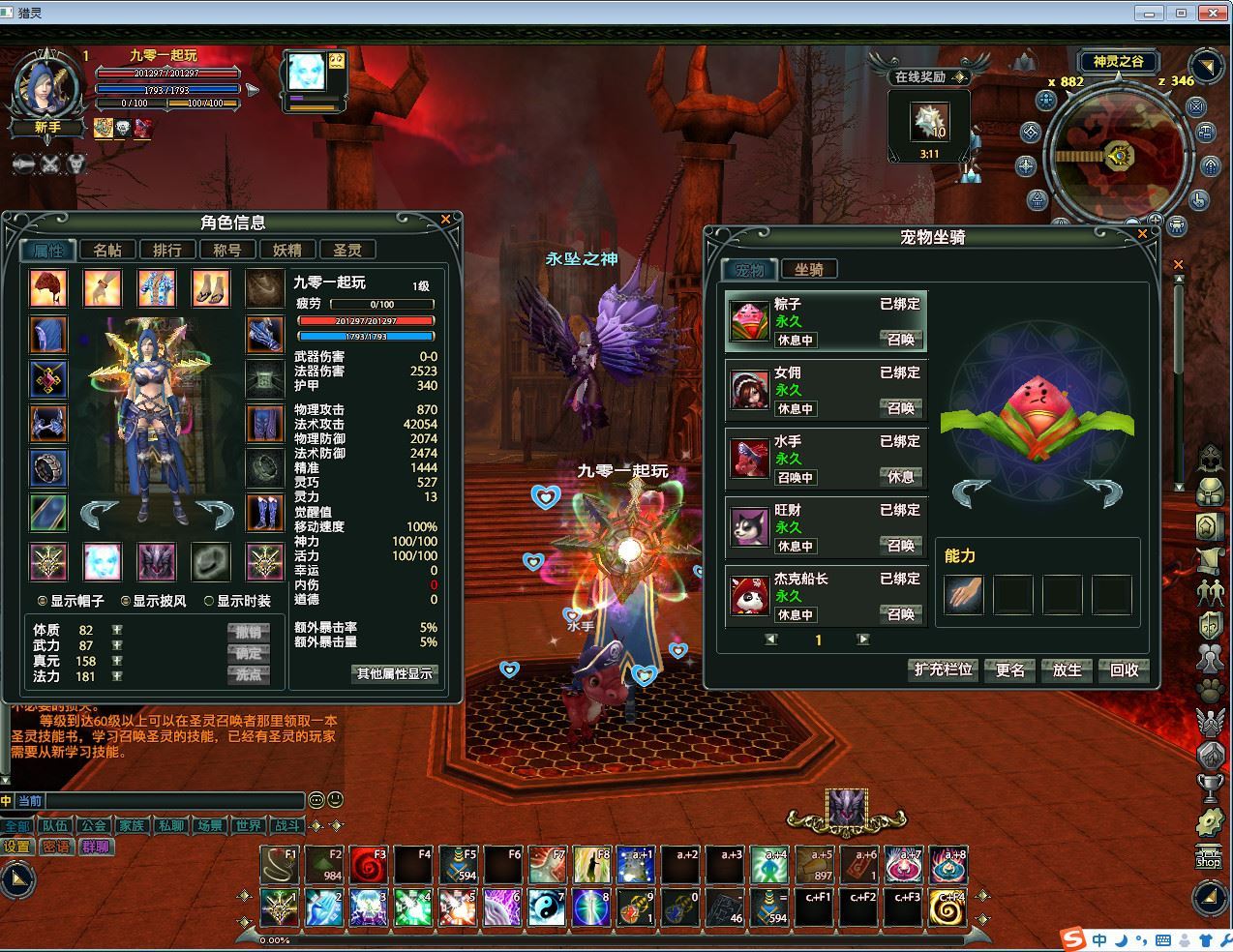Click the 其他属性显示 button
Viewport: 1233px width, 952px height.
(395, 673)
